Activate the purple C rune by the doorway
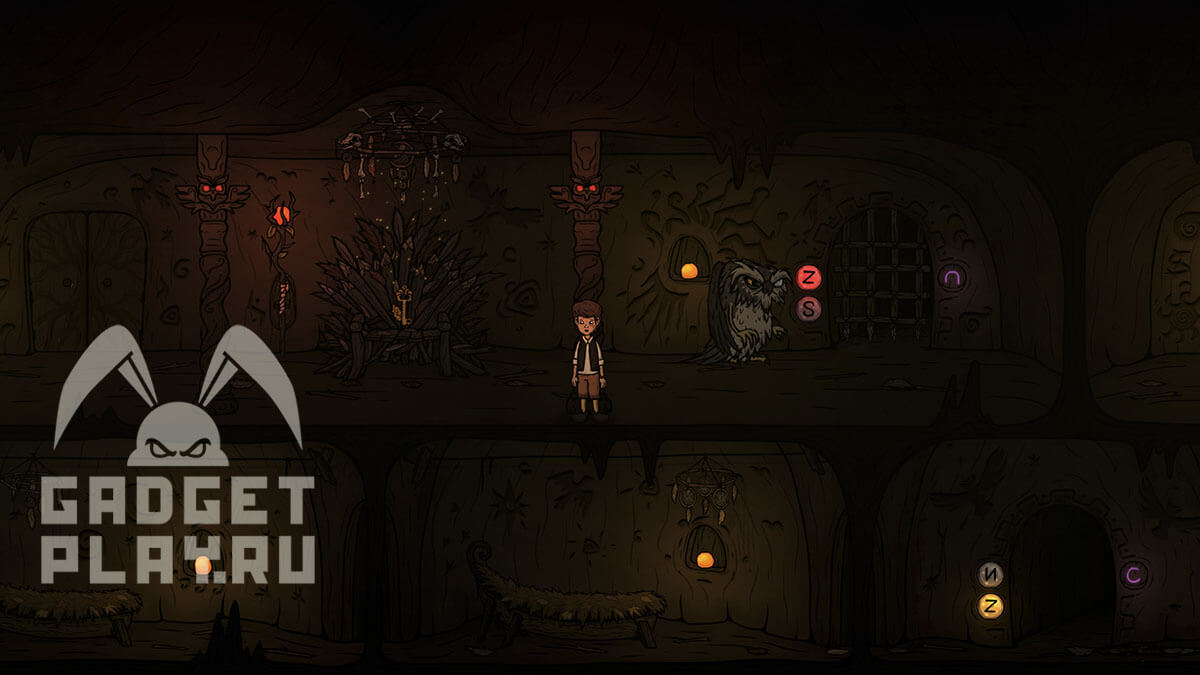This screenshot has width=1200, height=675. pos(1133,575)
